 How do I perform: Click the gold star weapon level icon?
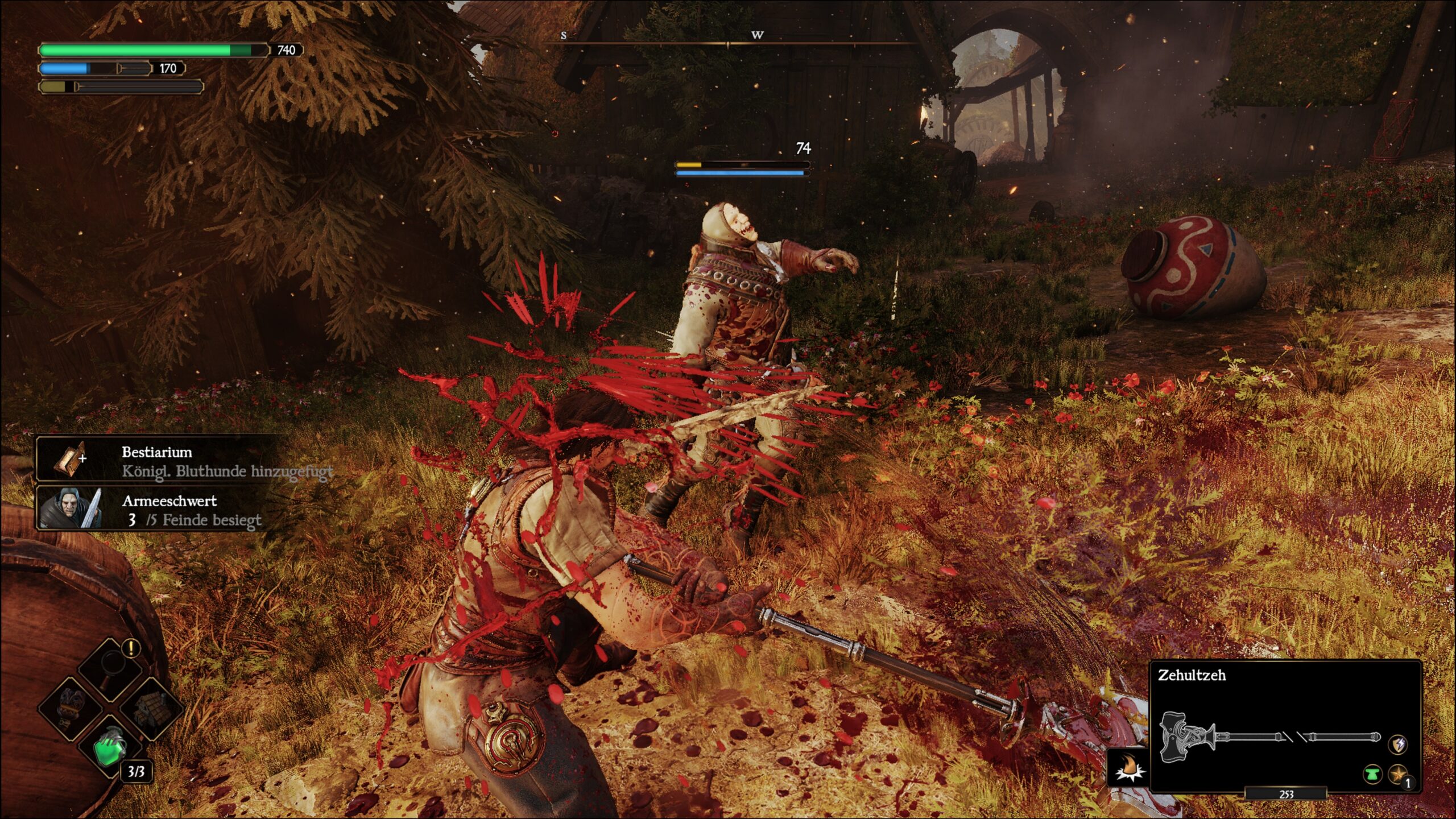pos(1398,774)
